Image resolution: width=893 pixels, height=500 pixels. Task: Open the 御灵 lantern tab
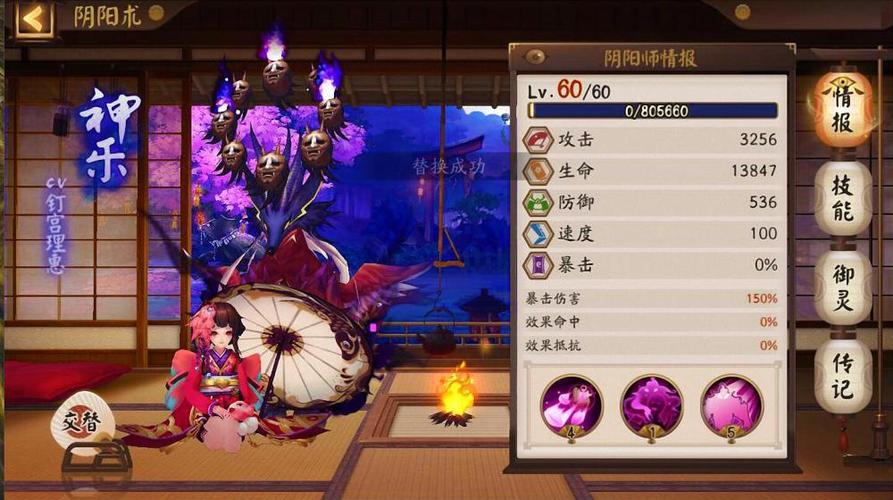[x=842, y=287]
